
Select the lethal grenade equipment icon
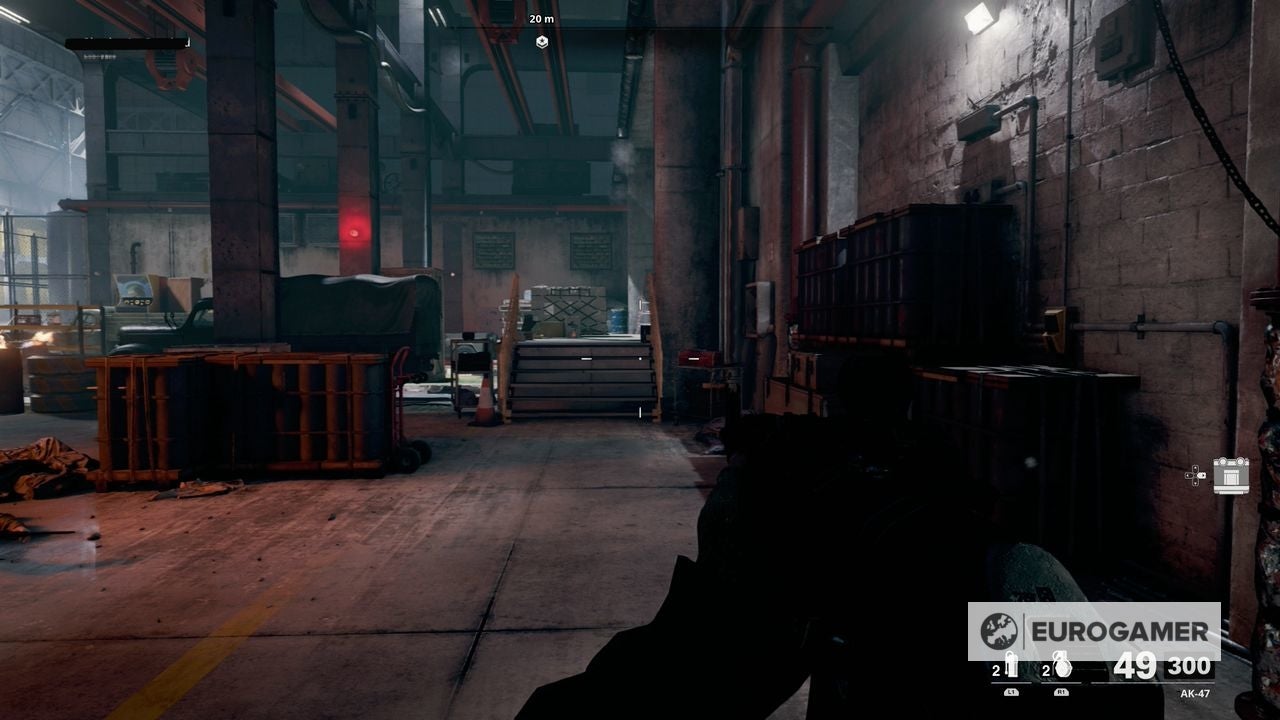pyautogui.click(x=1060, y=665)
